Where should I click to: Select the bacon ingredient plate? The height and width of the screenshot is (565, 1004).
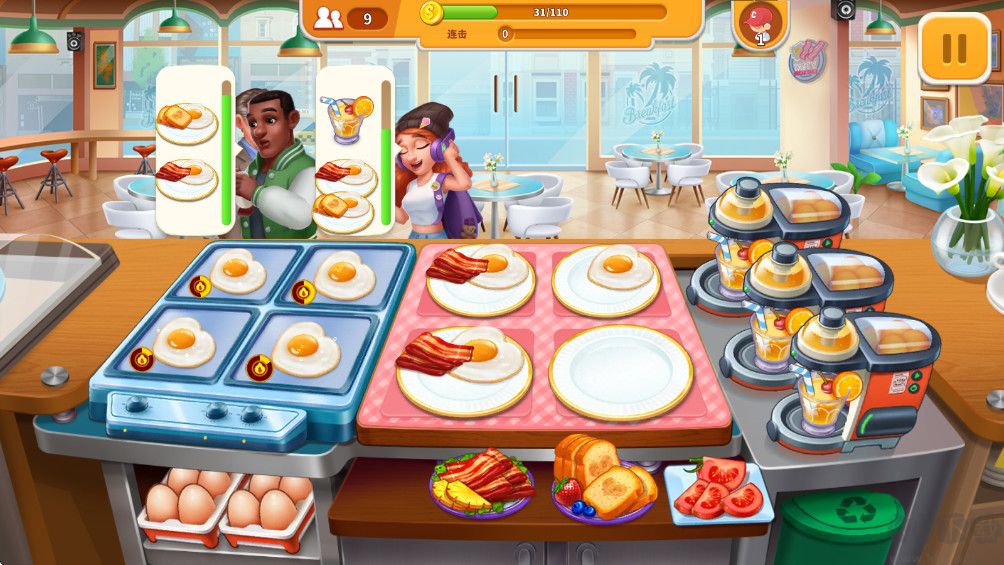[x=482, y=482]
